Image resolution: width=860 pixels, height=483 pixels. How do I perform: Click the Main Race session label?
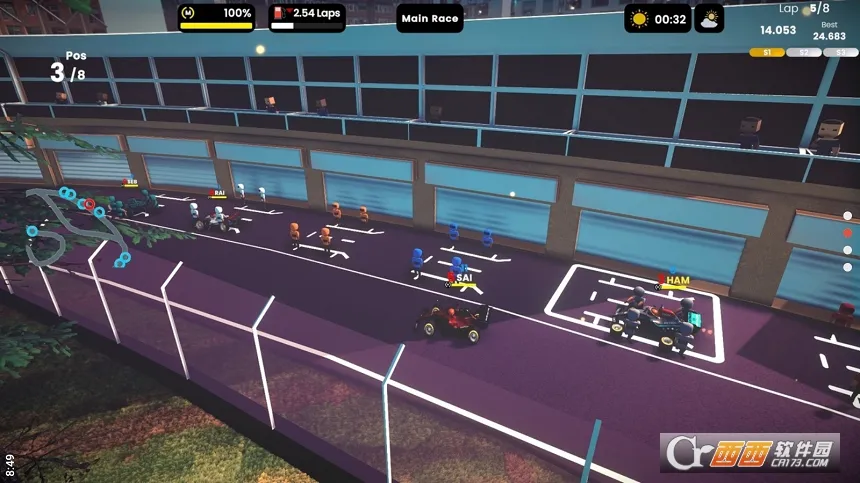(x=430, y=19)
